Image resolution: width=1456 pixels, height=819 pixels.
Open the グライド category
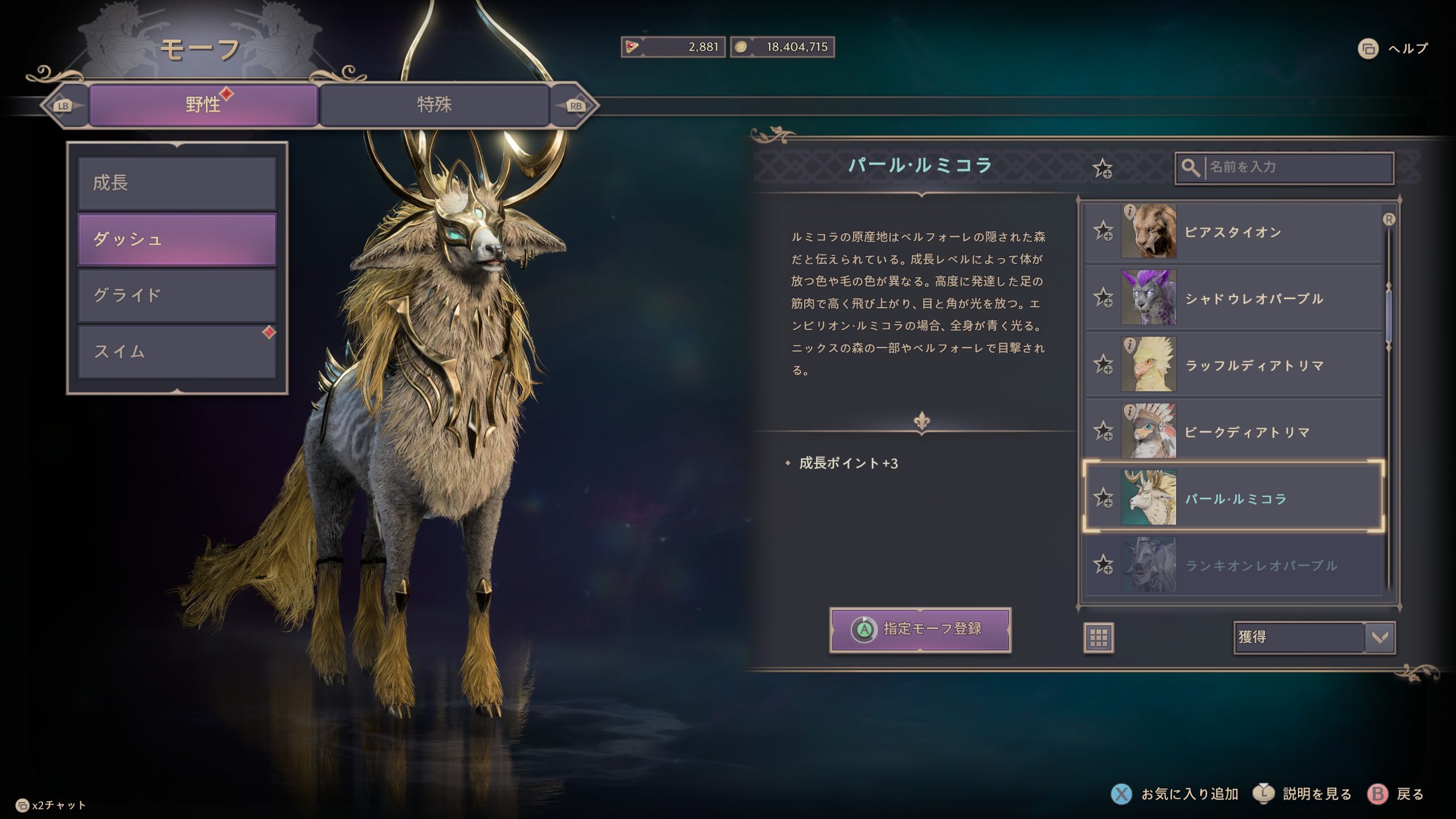(x=177, y=295)
